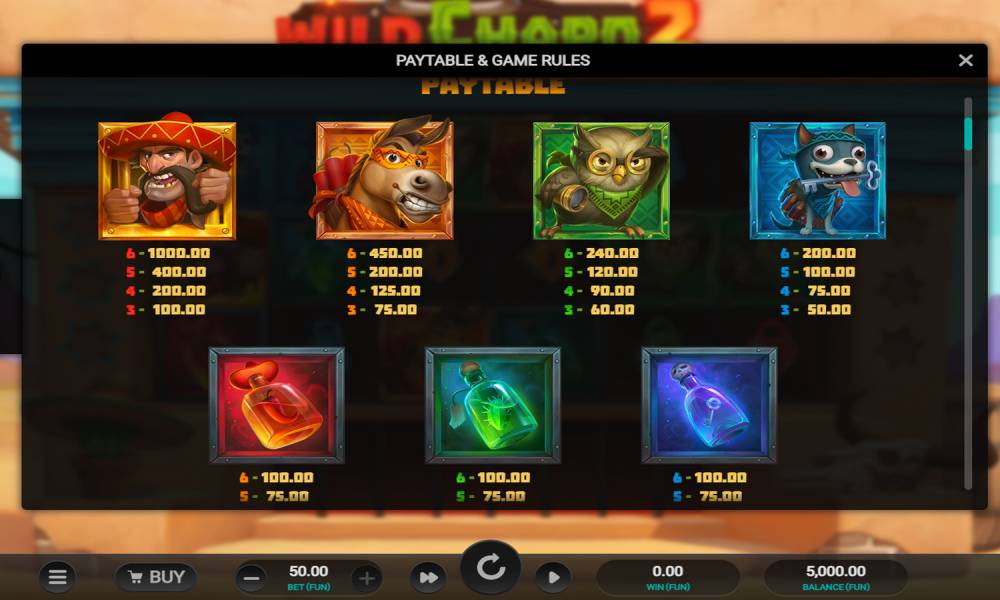
Task: Open the Buy feature
Action: coord(155,577)
